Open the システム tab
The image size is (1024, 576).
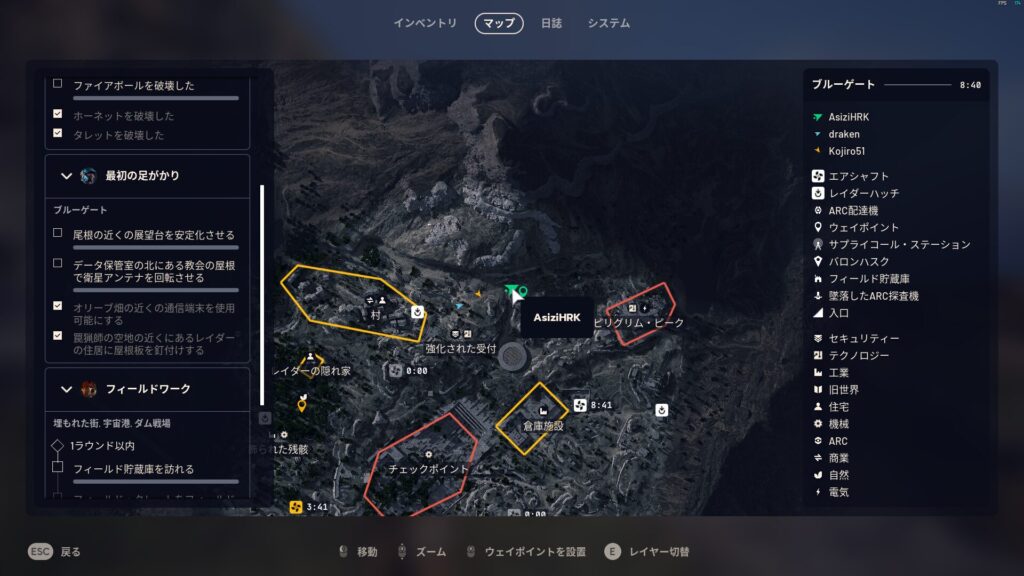tap(608, 23)
